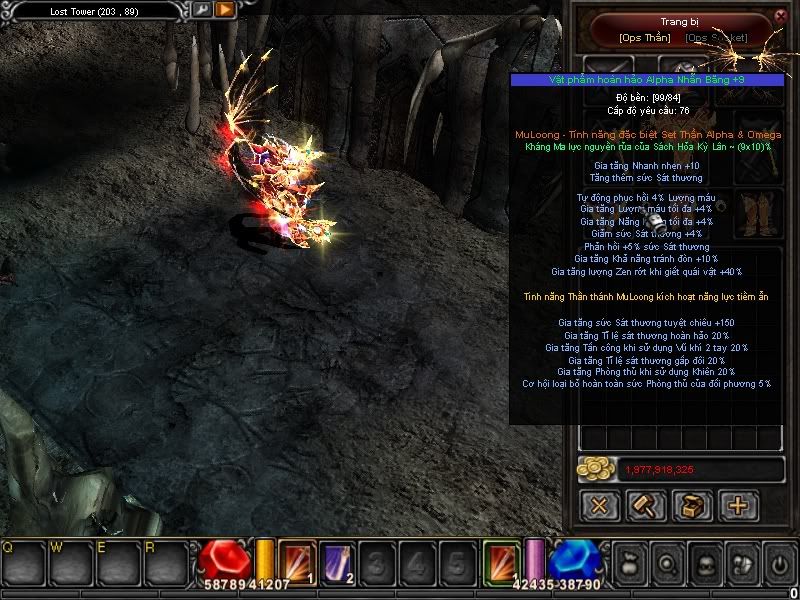Viewport: 800px width, 600px height.
Task: Close the Trang bị equipment window
Action: coord(781,16)
